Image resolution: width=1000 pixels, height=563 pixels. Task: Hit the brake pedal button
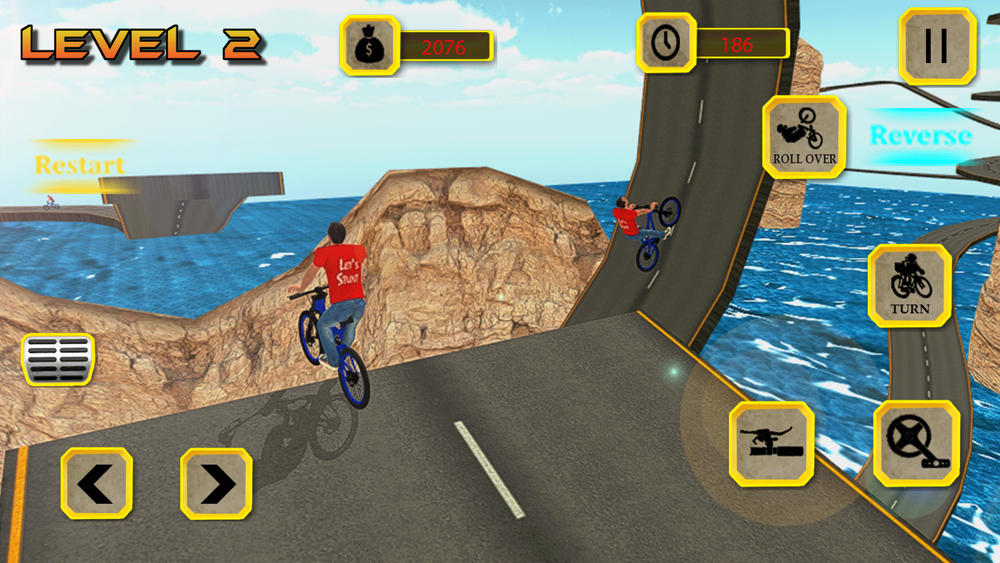coord(58,359)
